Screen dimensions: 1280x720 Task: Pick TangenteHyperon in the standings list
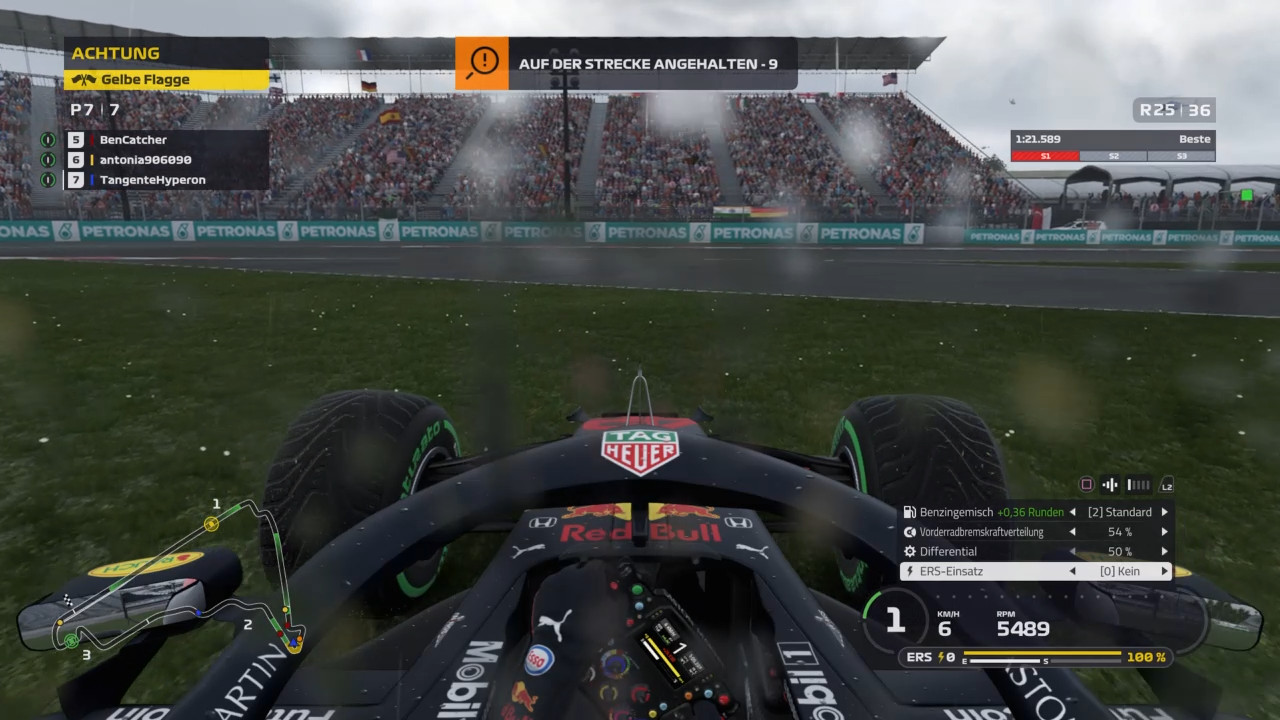click(152, 180)
